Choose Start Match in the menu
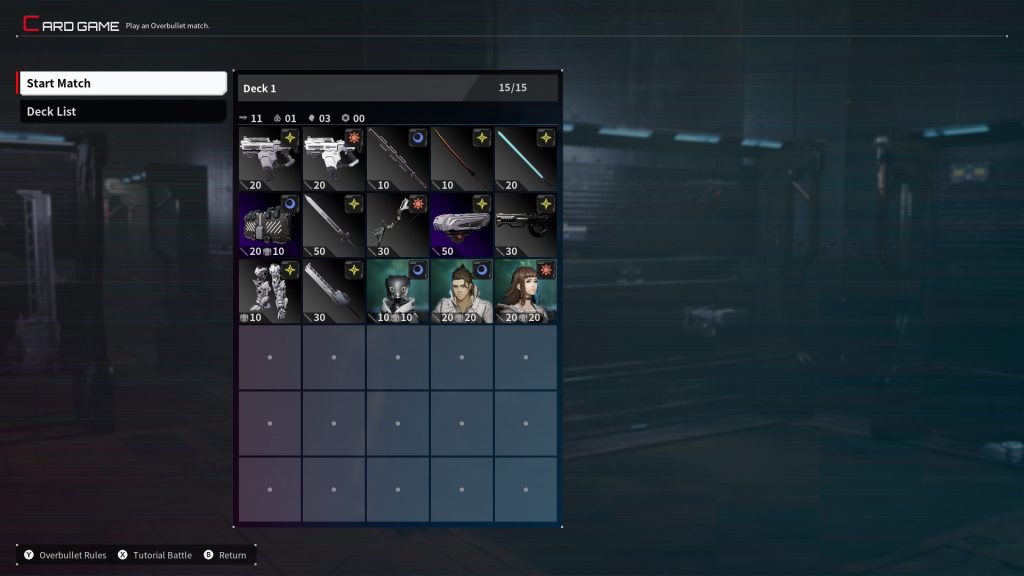 tap(122, 83)
